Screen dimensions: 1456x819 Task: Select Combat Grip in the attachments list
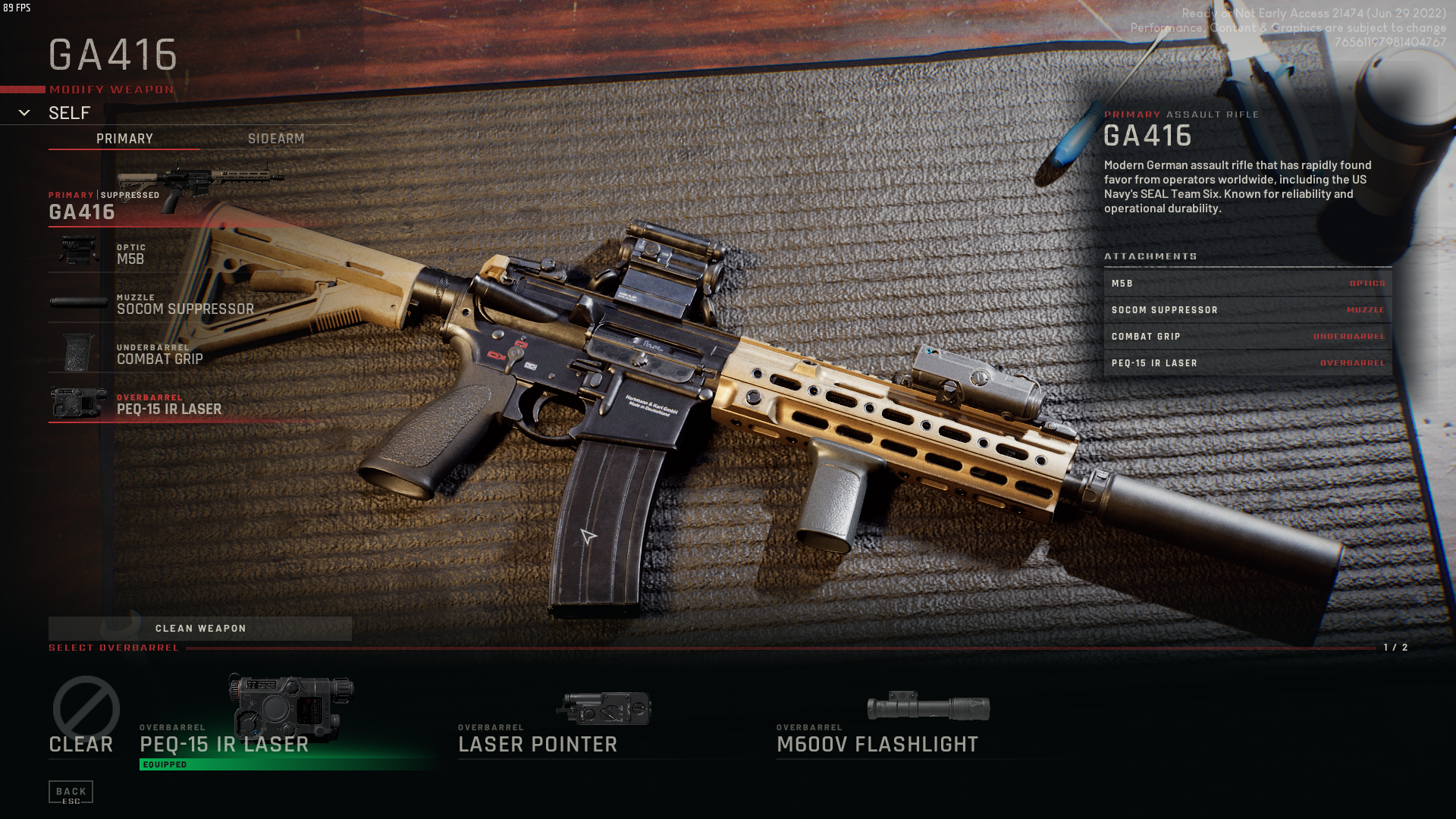[1247, 337]
